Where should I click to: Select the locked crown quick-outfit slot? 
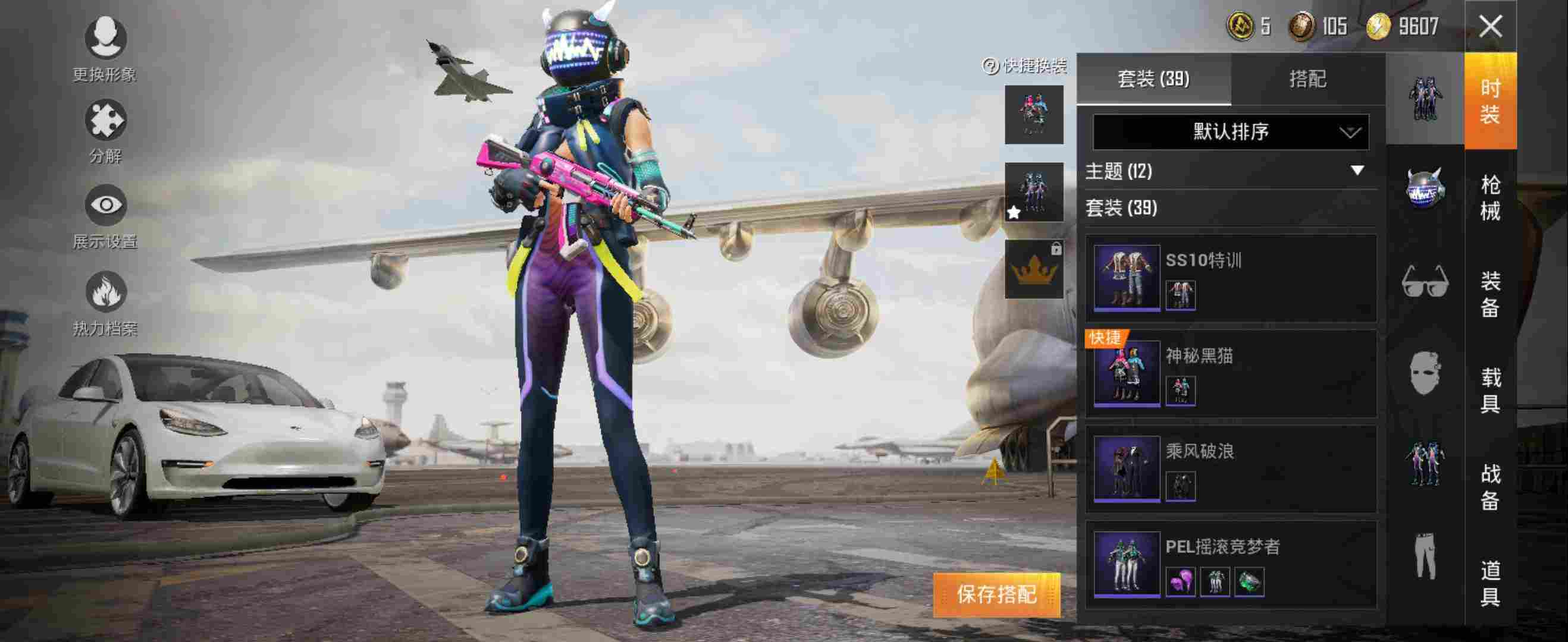[x=1034, y=269]
